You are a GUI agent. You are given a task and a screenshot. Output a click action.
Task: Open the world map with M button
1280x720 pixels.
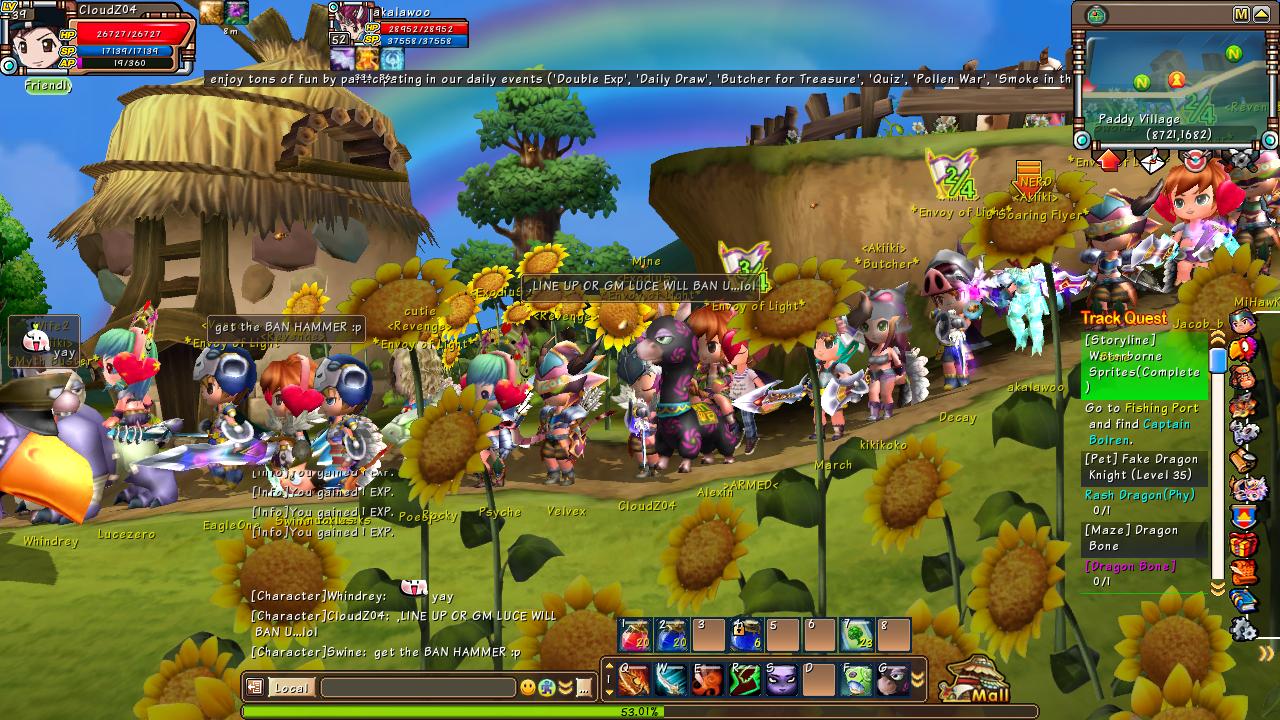pos(1241,14)
